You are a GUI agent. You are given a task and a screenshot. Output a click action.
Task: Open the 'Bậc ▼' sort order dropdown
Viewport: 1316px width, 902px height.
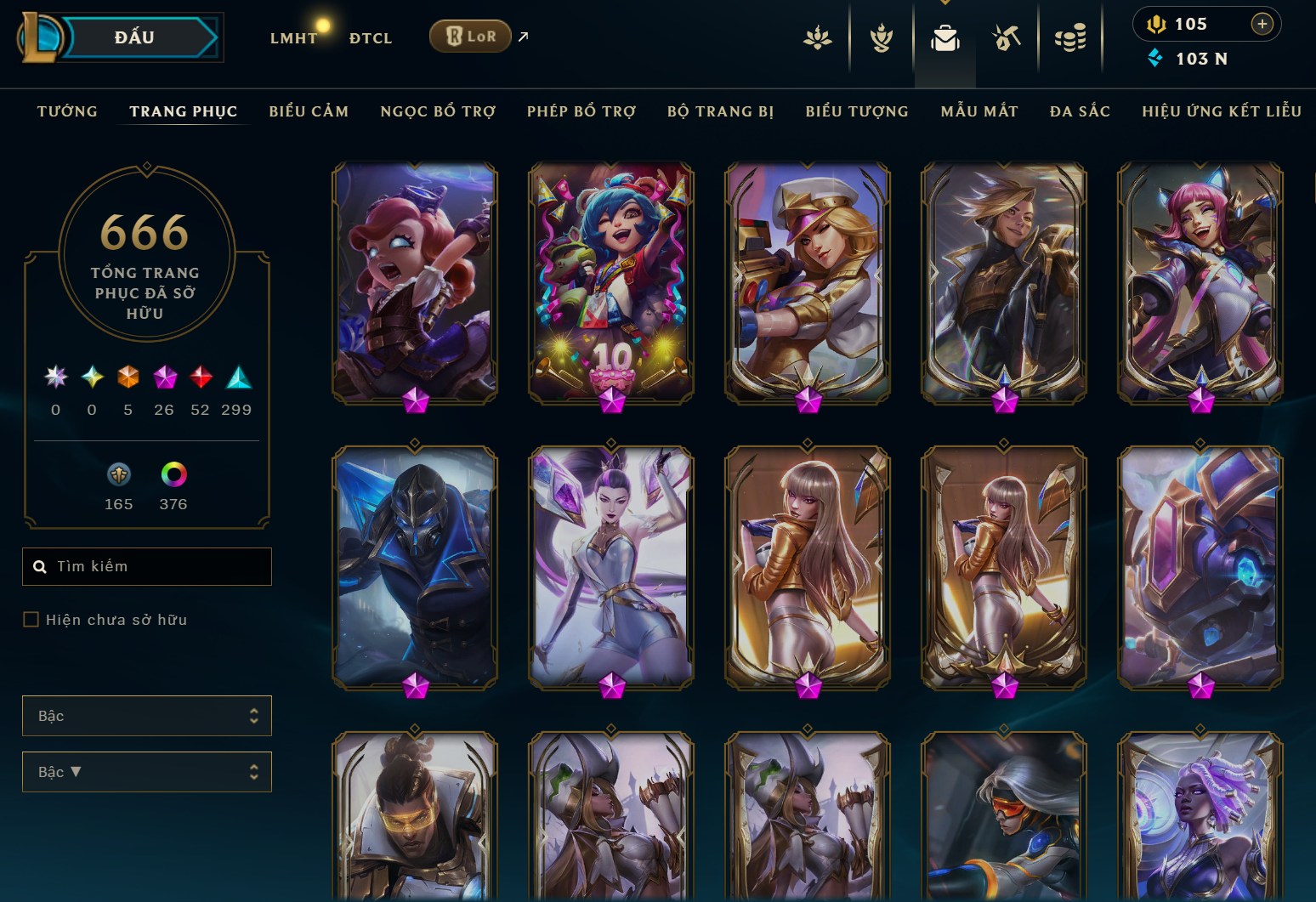[x=146, y=772]
